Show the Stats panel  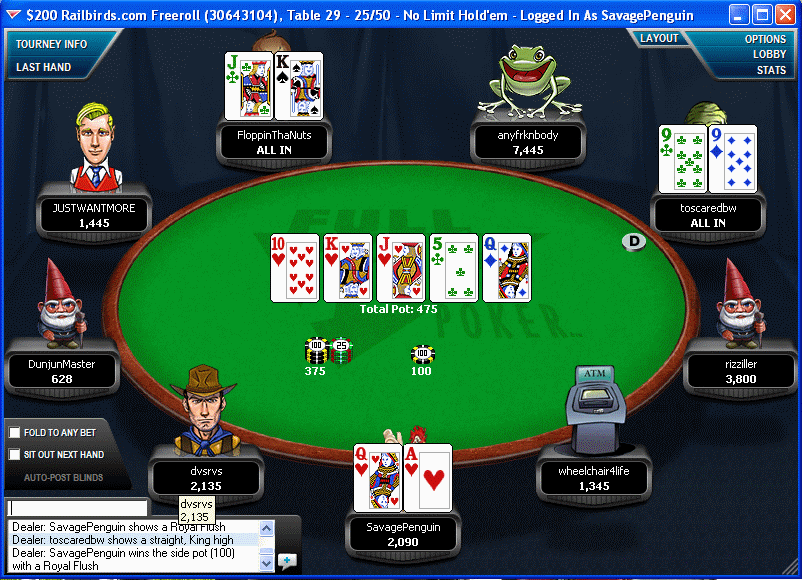pyautogui.click(x=771, y=70)
